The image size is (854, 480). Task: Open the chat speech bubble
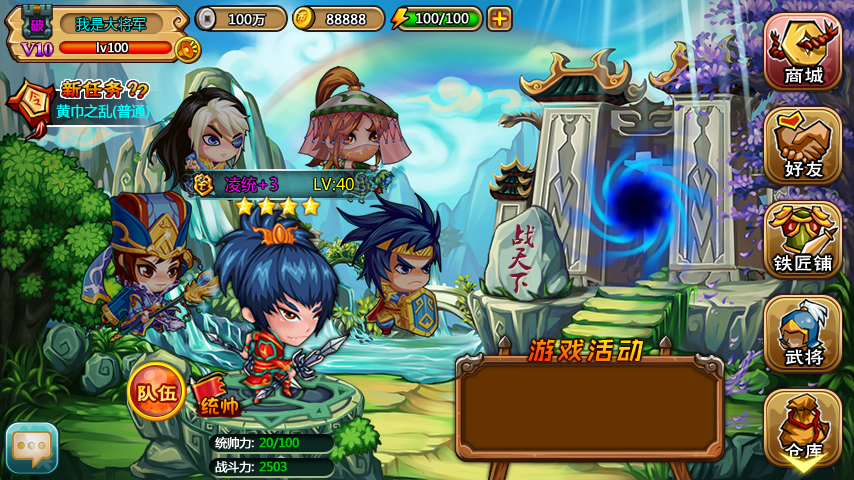pyautogui.click(x=32, y=447)
